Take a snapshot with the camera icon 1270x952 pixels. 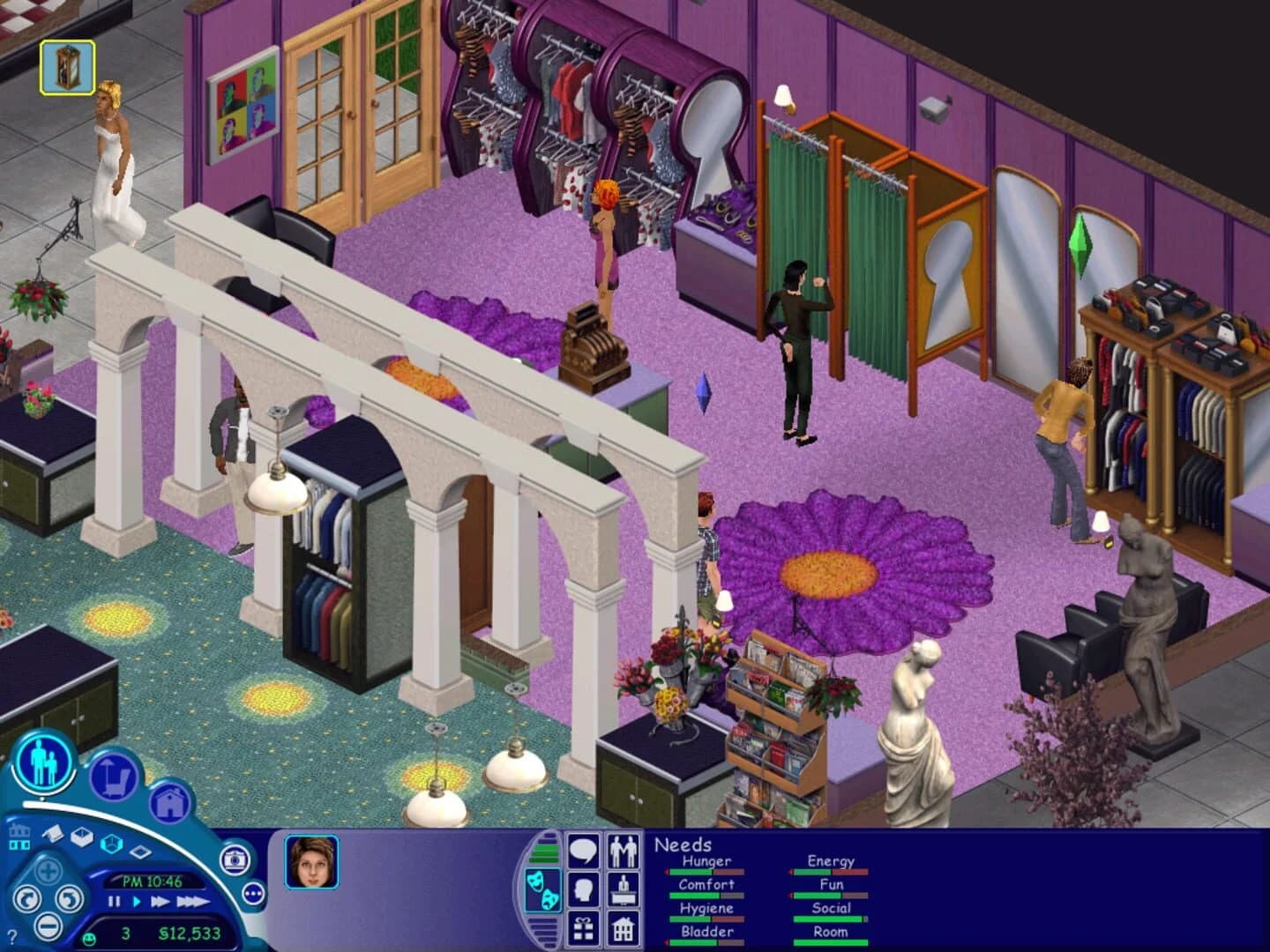pos(235,861)
